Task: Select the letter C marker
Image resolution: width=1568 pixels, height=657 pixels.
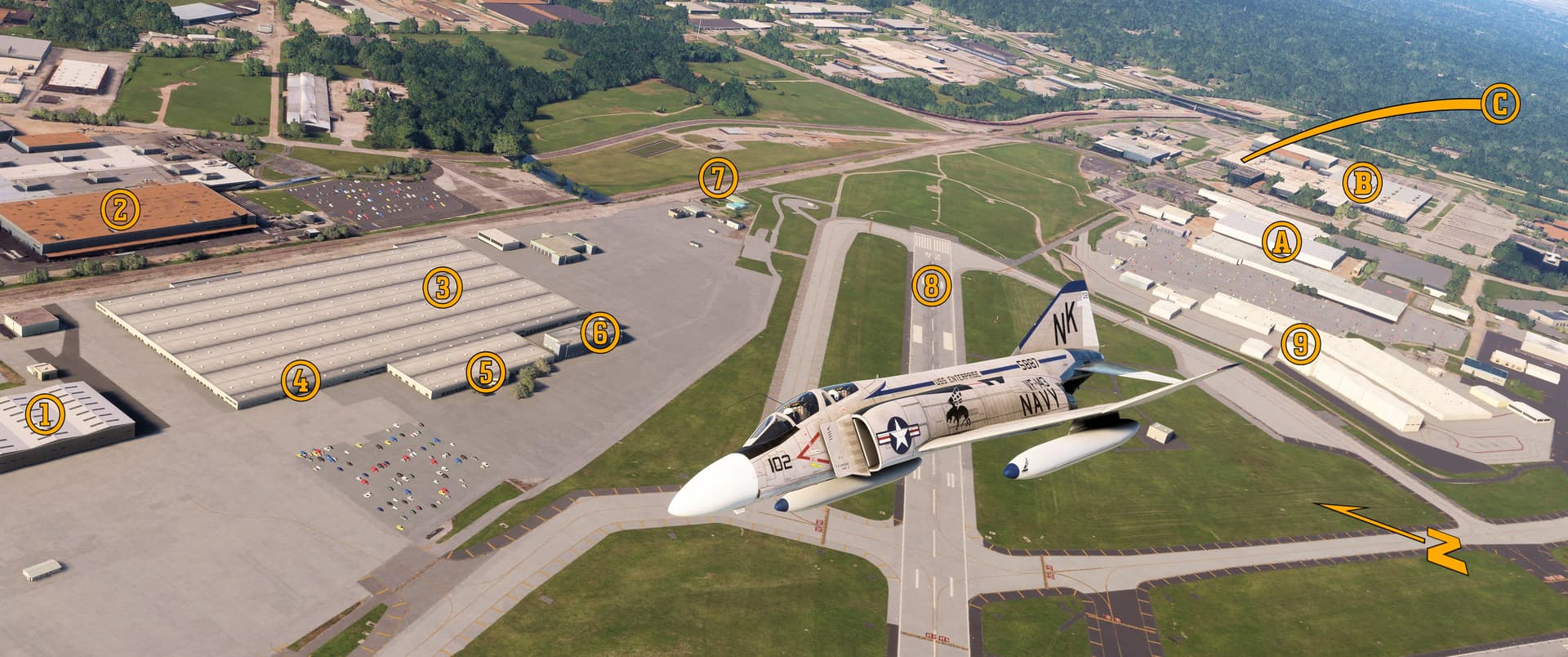Action: 1499,105
